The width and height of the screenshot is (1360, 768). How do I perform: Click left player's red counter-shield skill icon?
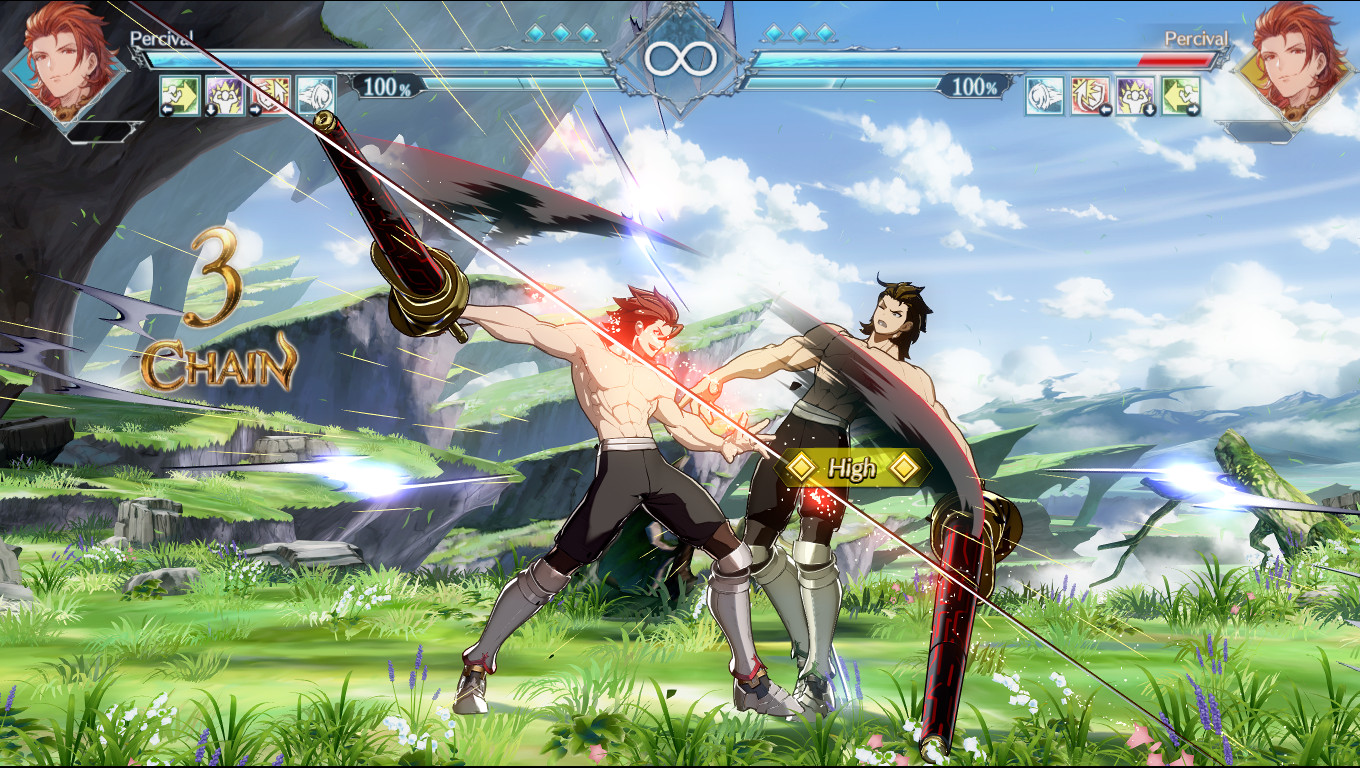pos(268,94)
